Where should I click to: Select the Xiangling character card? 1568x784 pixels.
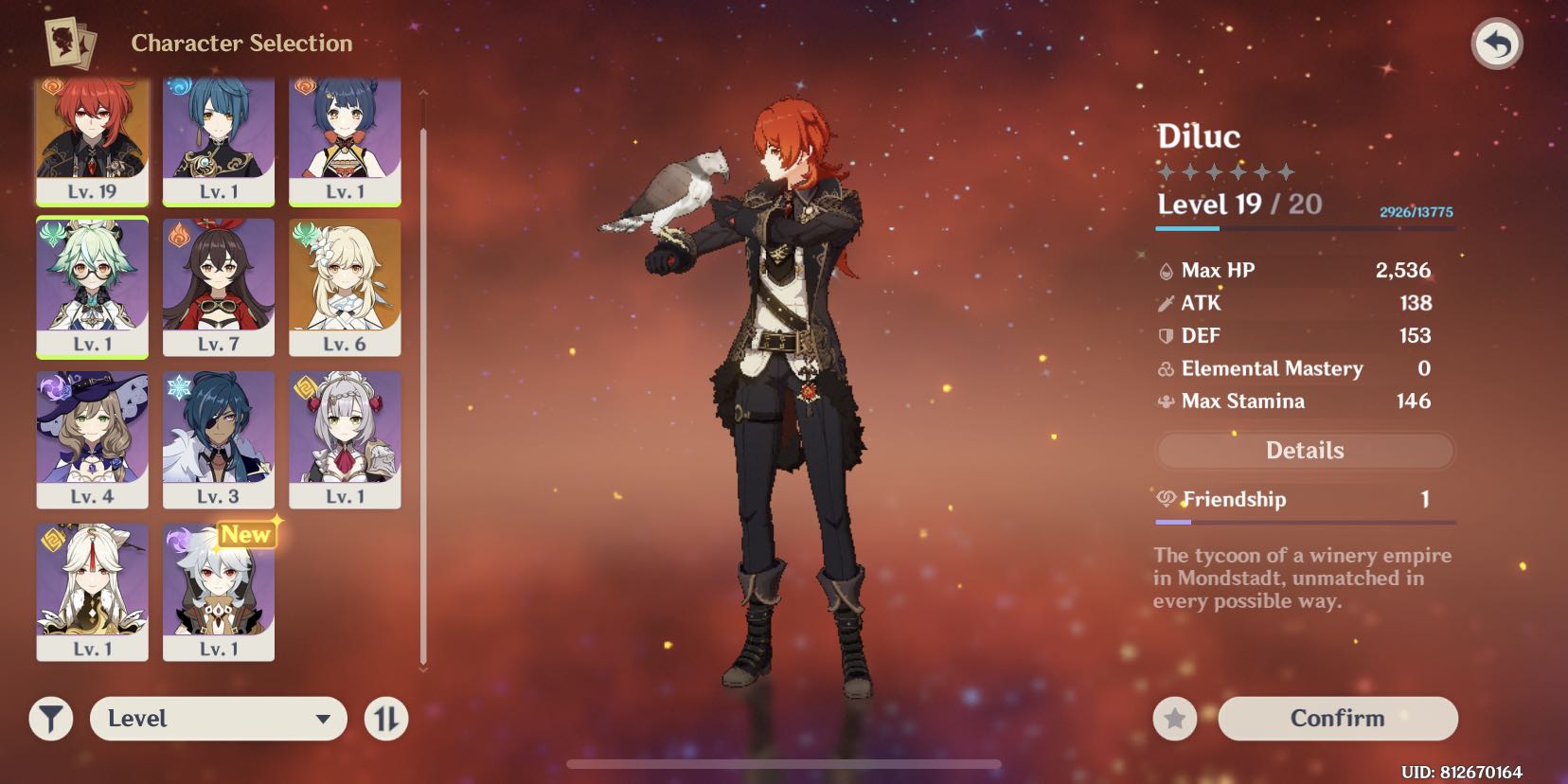click(345, 139)
